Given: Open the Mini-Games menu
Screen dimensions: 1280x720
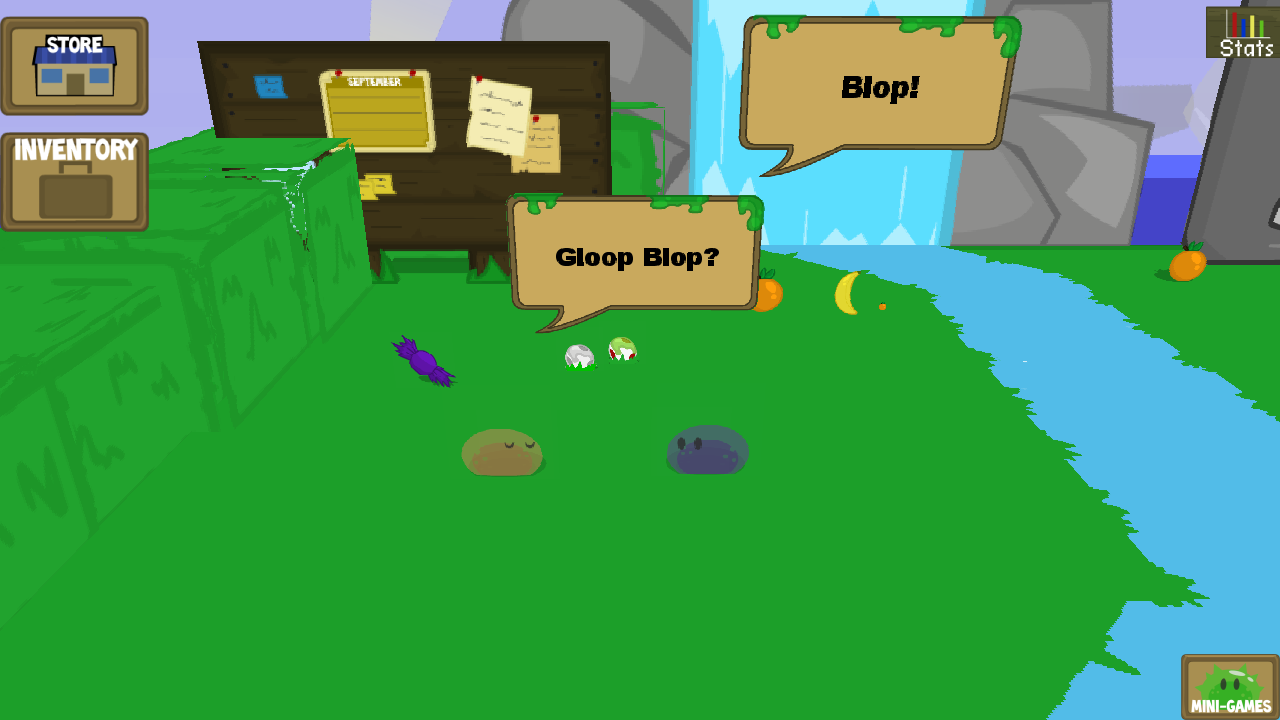Looking at the screenshot, I should point(1228,686).
